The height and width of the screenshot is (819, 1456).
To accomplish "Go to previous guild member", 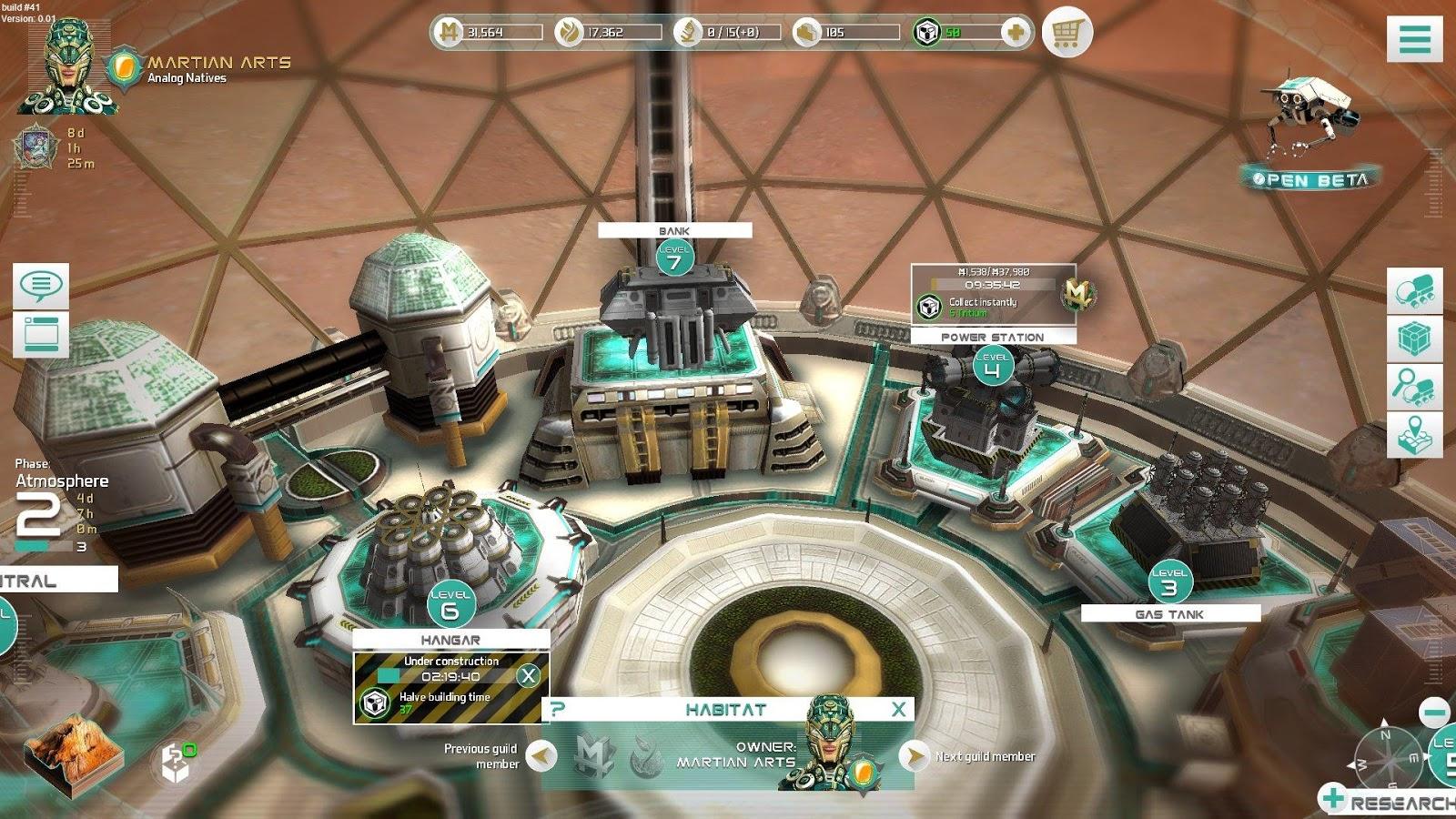I will click(x=542, y=755).
